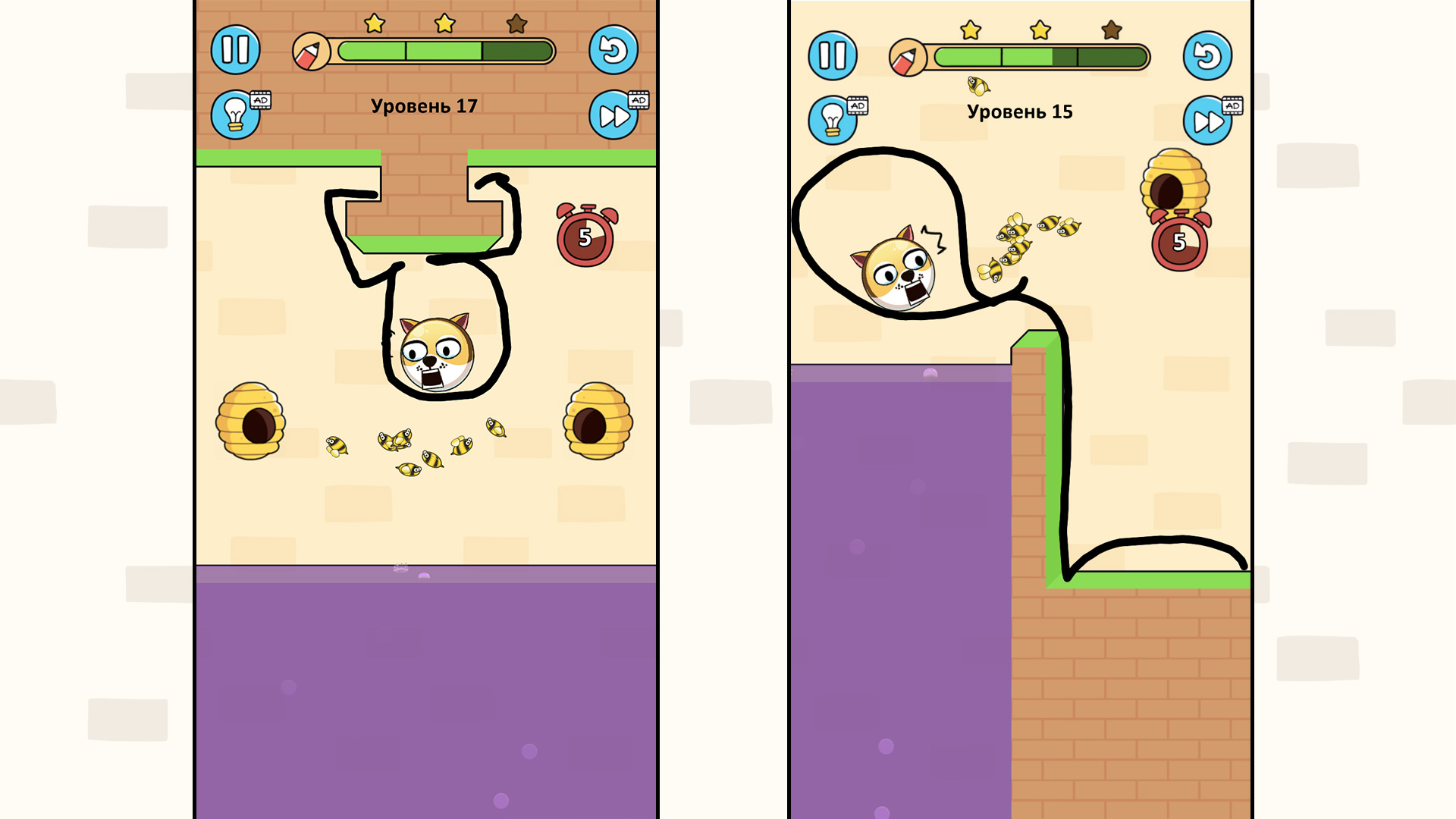The height and width of the screenshot is (819, 1456).
Task: Open a hint via the lightbulb on Уровень 17
Action: pyautogui.click(x=236, y=114)
